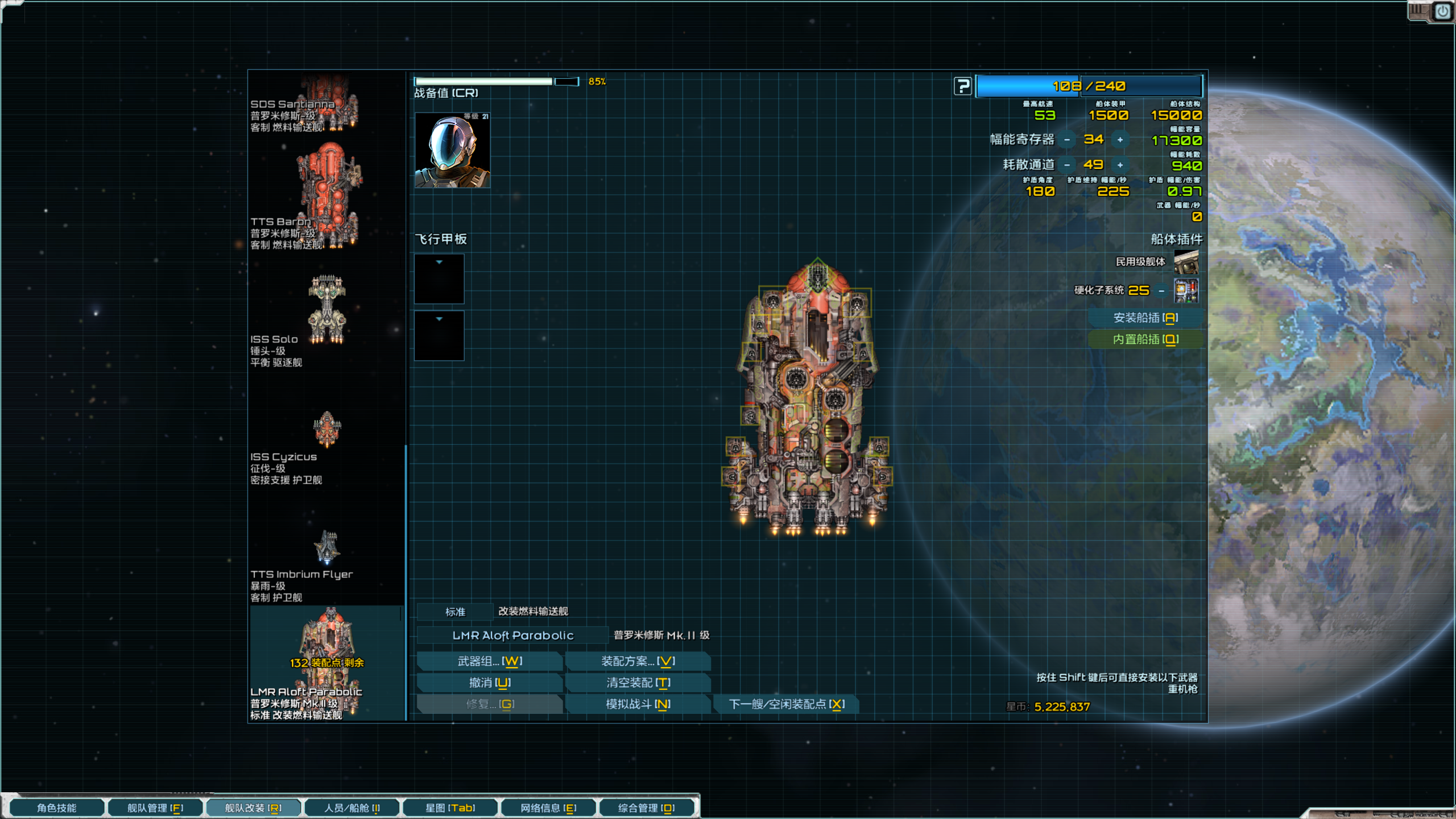
Task: Show the 星图 star map tab
Action: pos(450,808)
